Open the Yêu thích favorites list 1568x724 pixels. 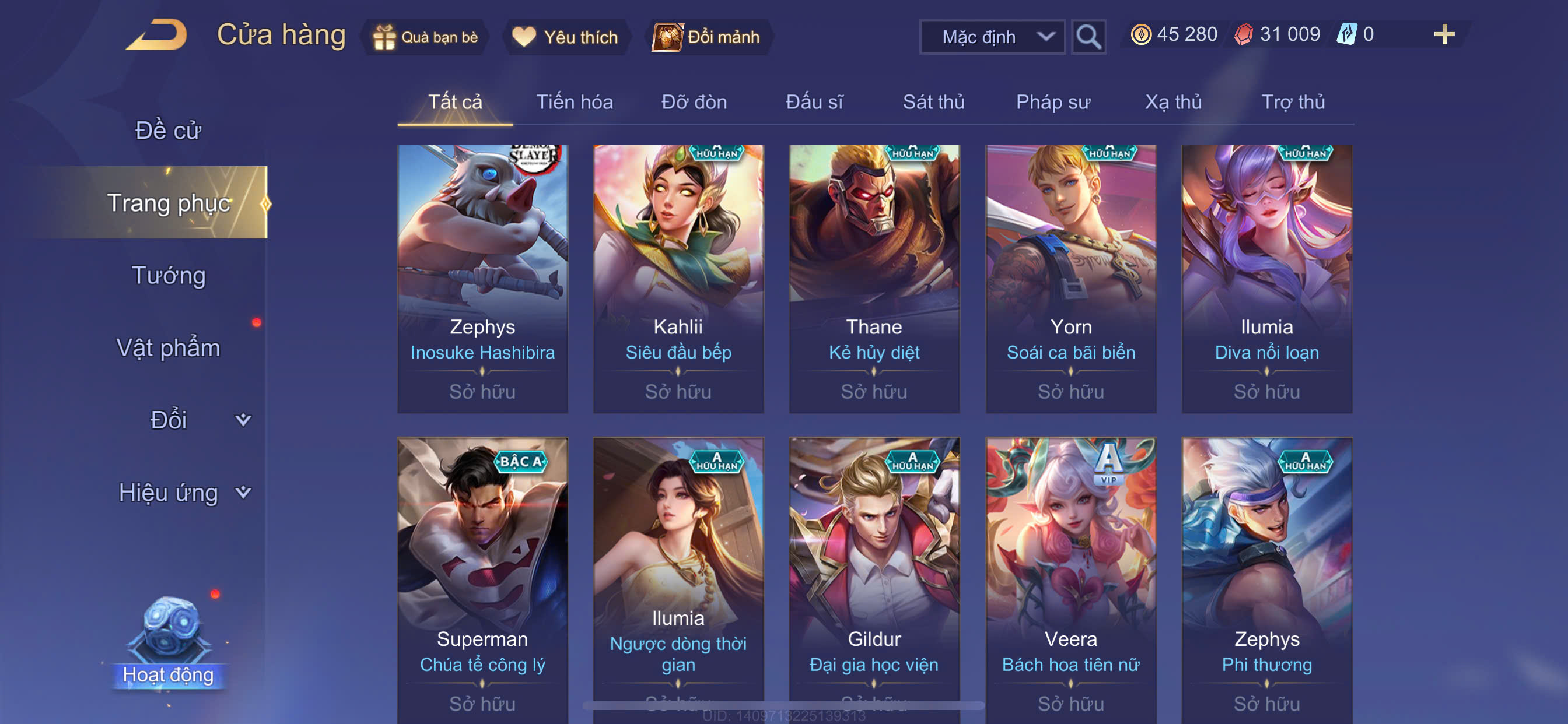565,37
